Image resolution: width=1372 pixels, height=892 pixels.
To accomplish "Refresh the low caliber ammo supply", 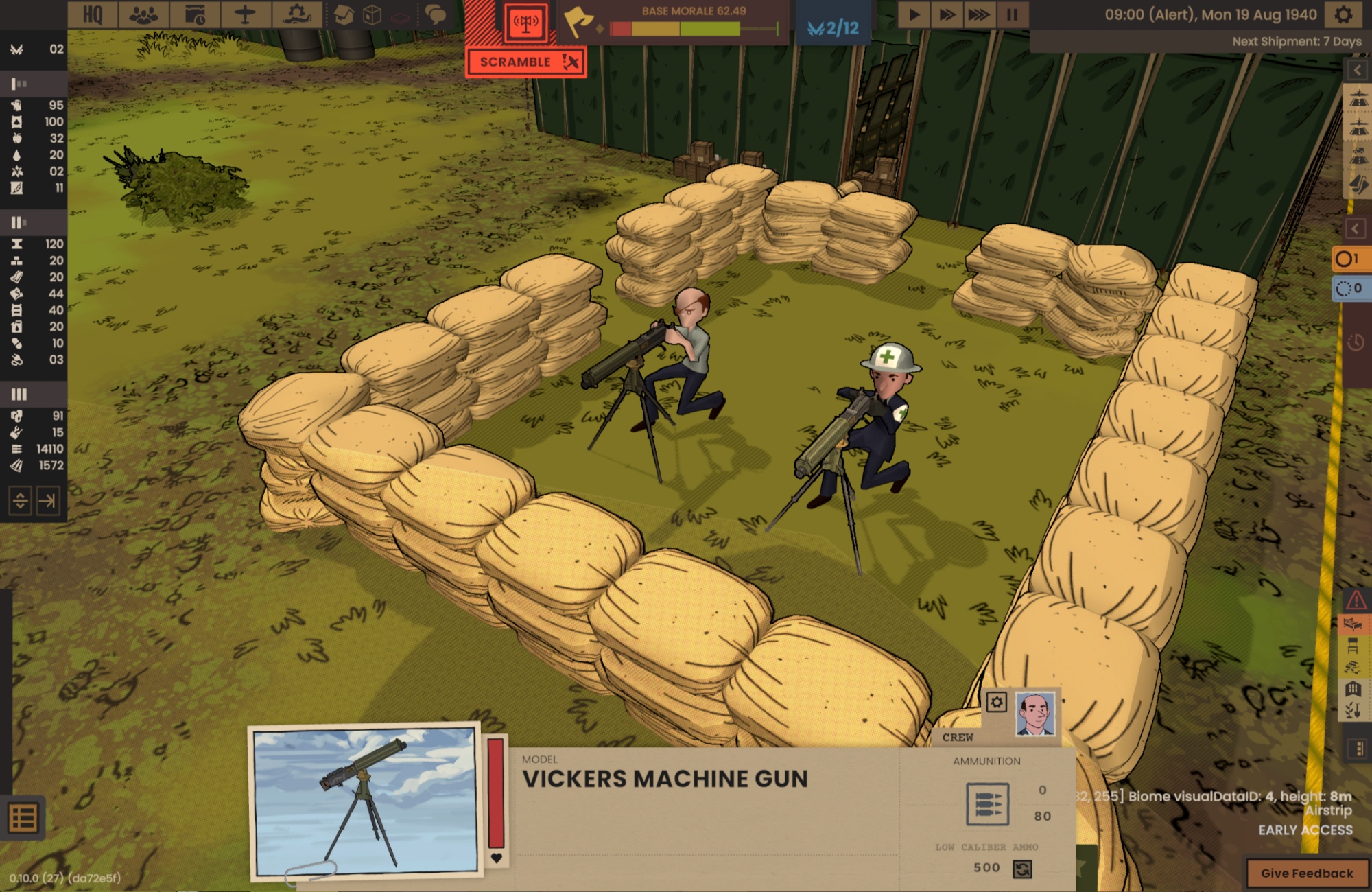I will pos(1022,869).
